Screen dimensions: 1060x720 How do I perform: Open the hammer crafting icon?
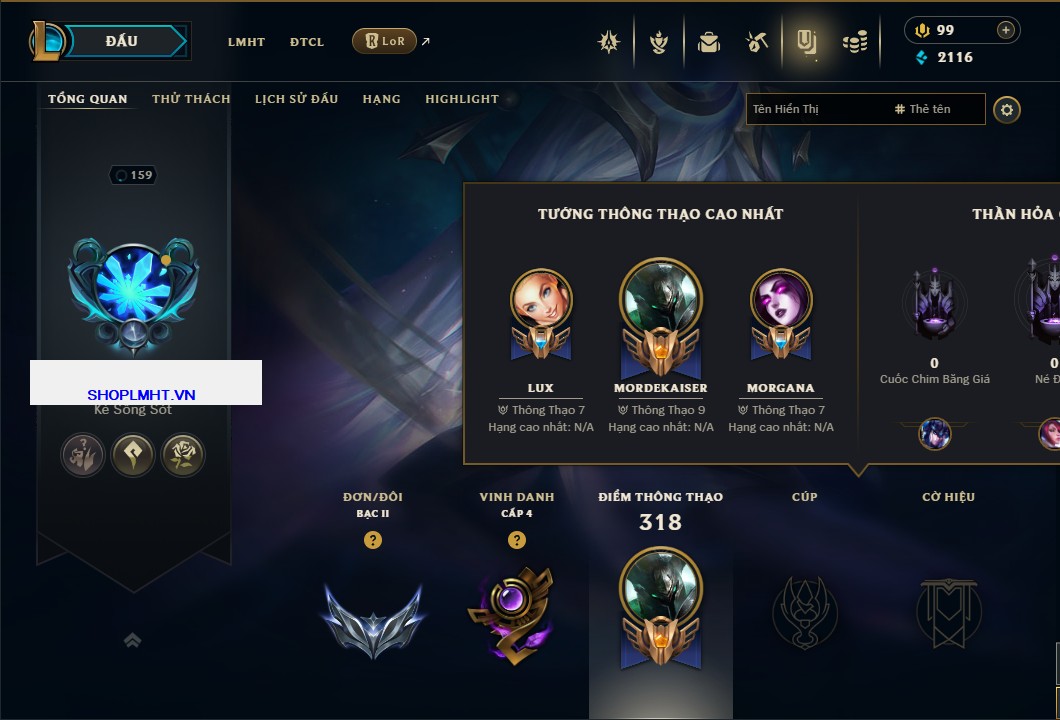[x=756, y=42]
